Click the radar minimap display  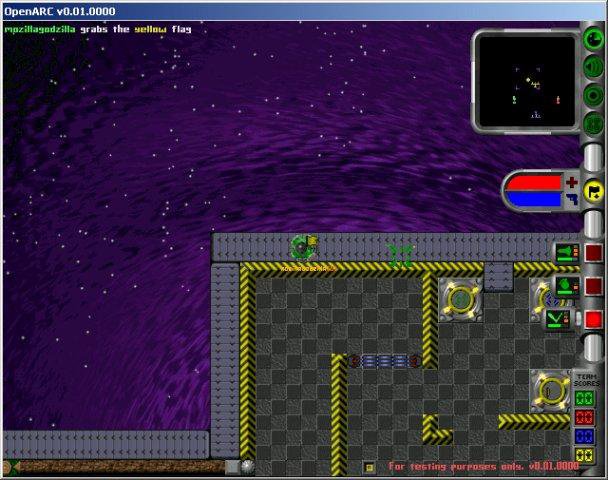click(x=523, y=80)
